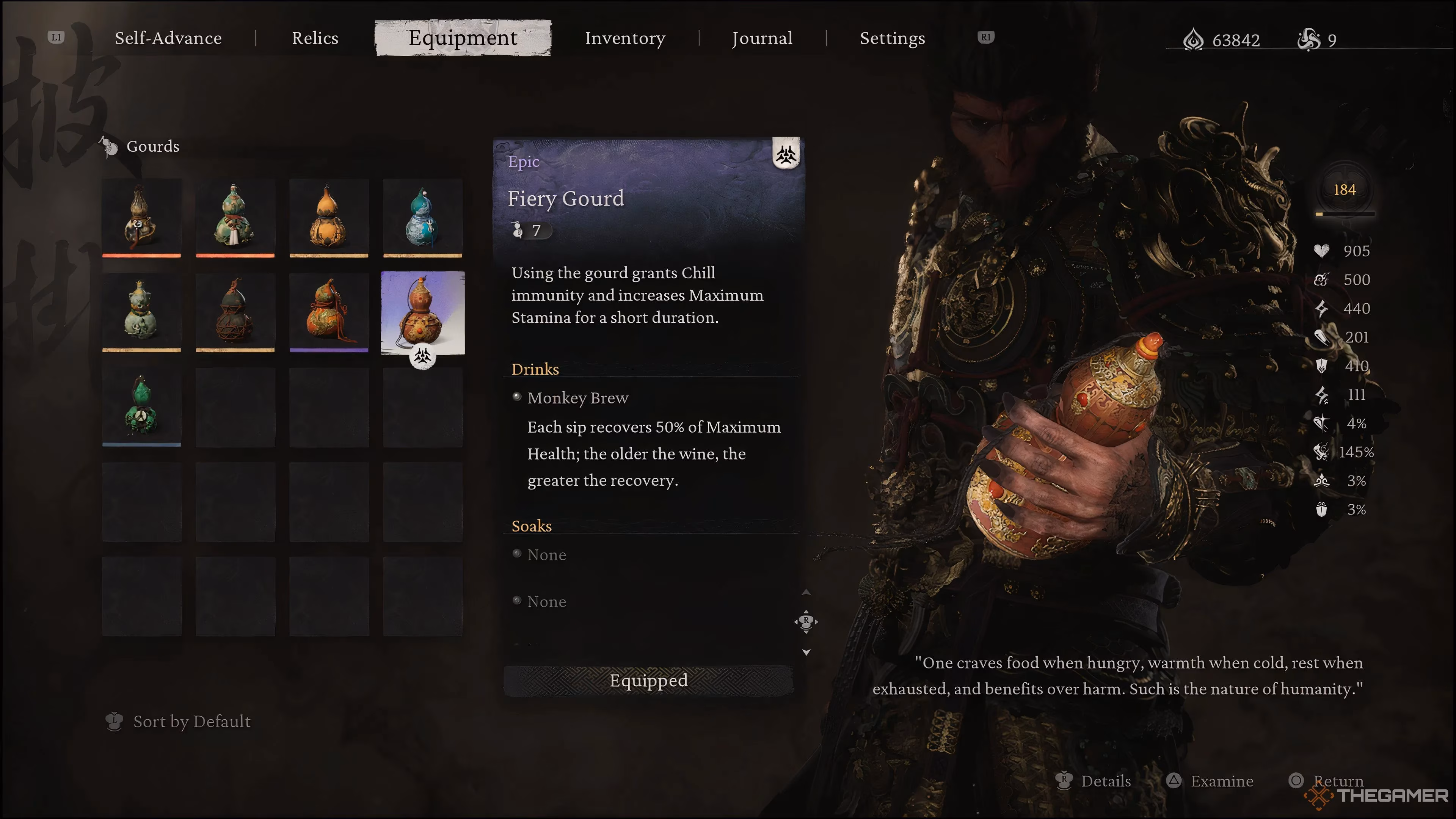Select the first None soak slot
The image size is (1456, 819).
point(546,554)
